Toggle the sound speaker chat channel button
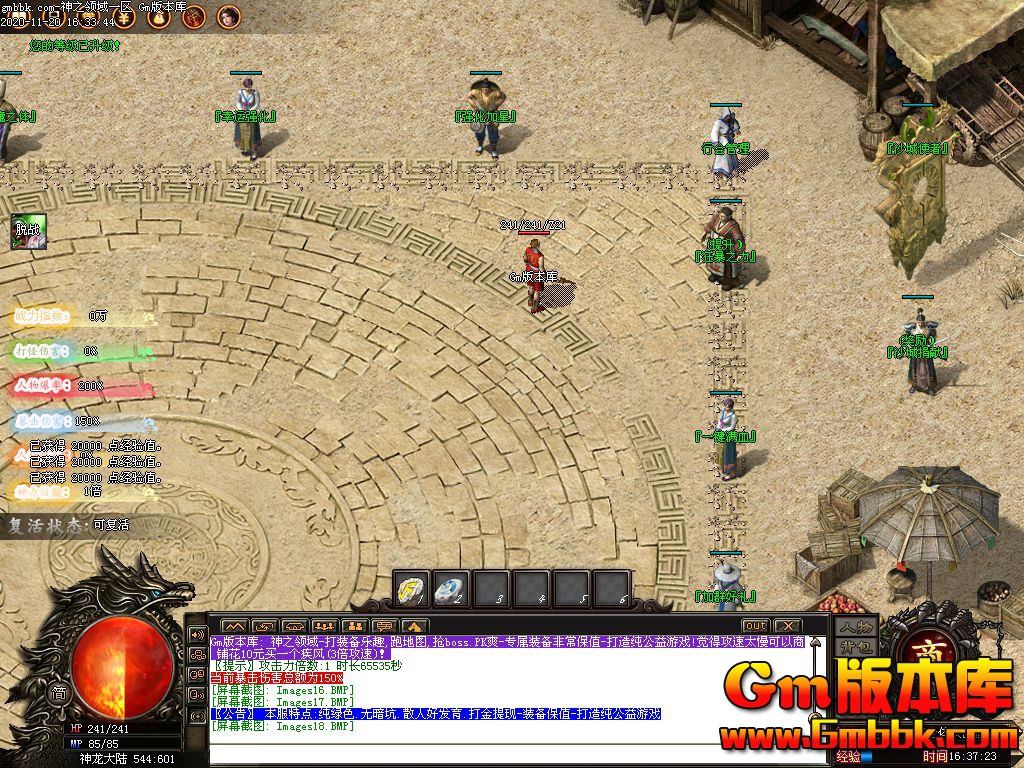Image resolution: width=1024 pixels, height=768 pixels. tap(197, 635)
